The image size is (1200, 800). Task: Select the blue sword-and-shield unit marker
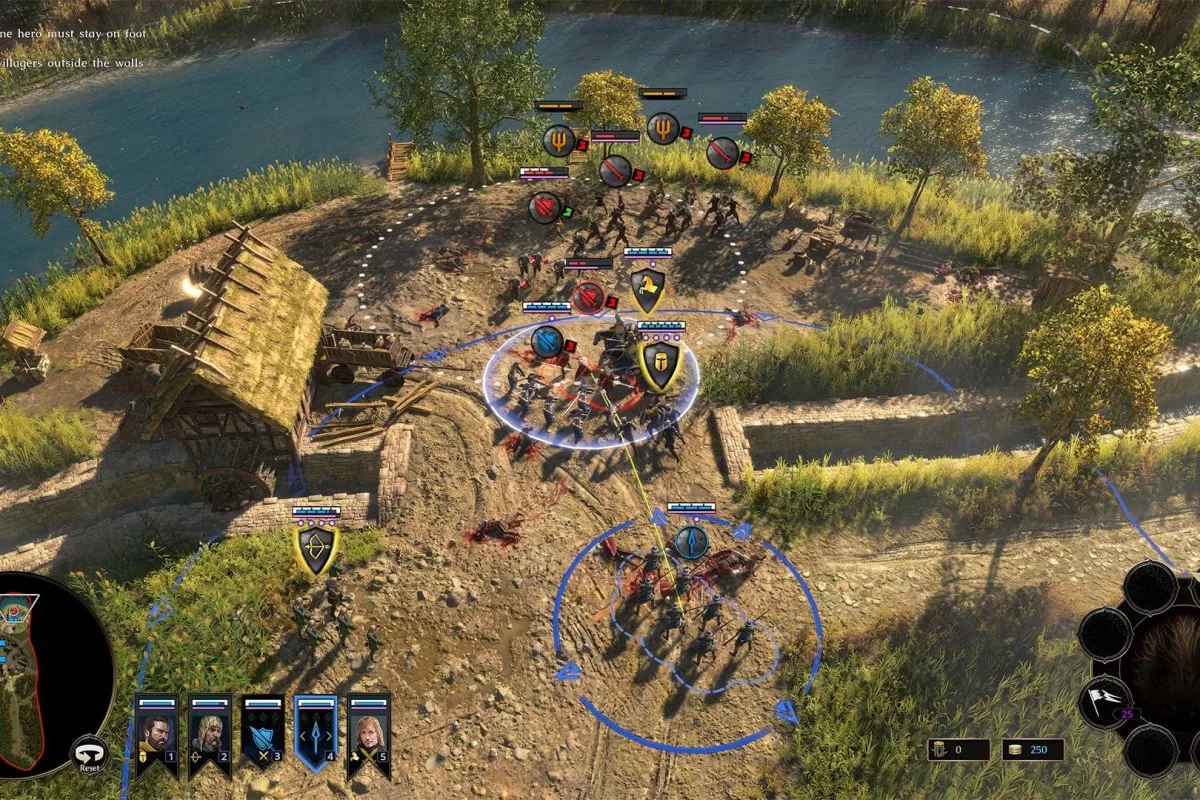click(x=547, y=342)
